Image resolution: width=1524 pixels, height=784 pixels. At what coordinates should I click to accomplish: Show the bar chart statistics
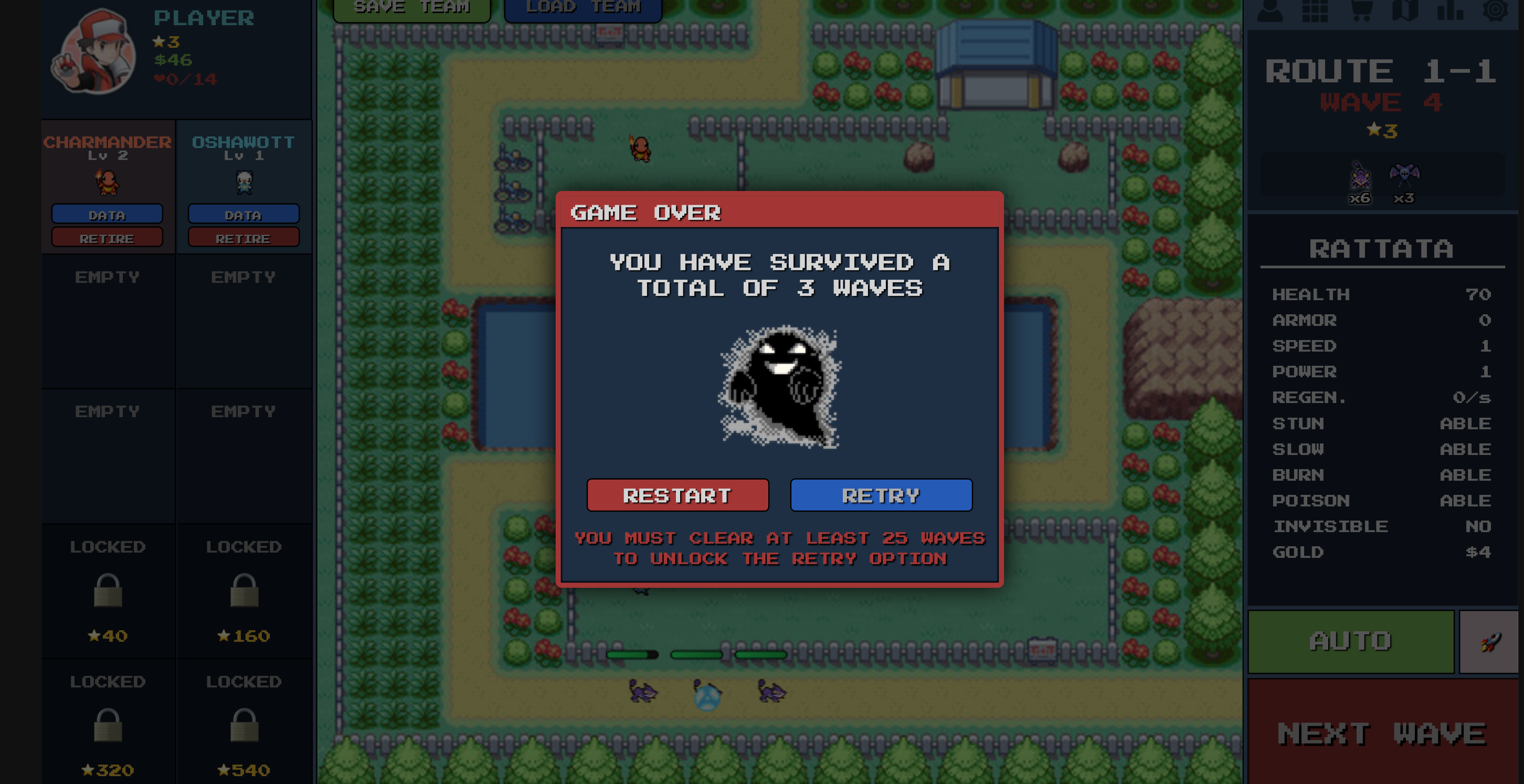[1450, 10]
